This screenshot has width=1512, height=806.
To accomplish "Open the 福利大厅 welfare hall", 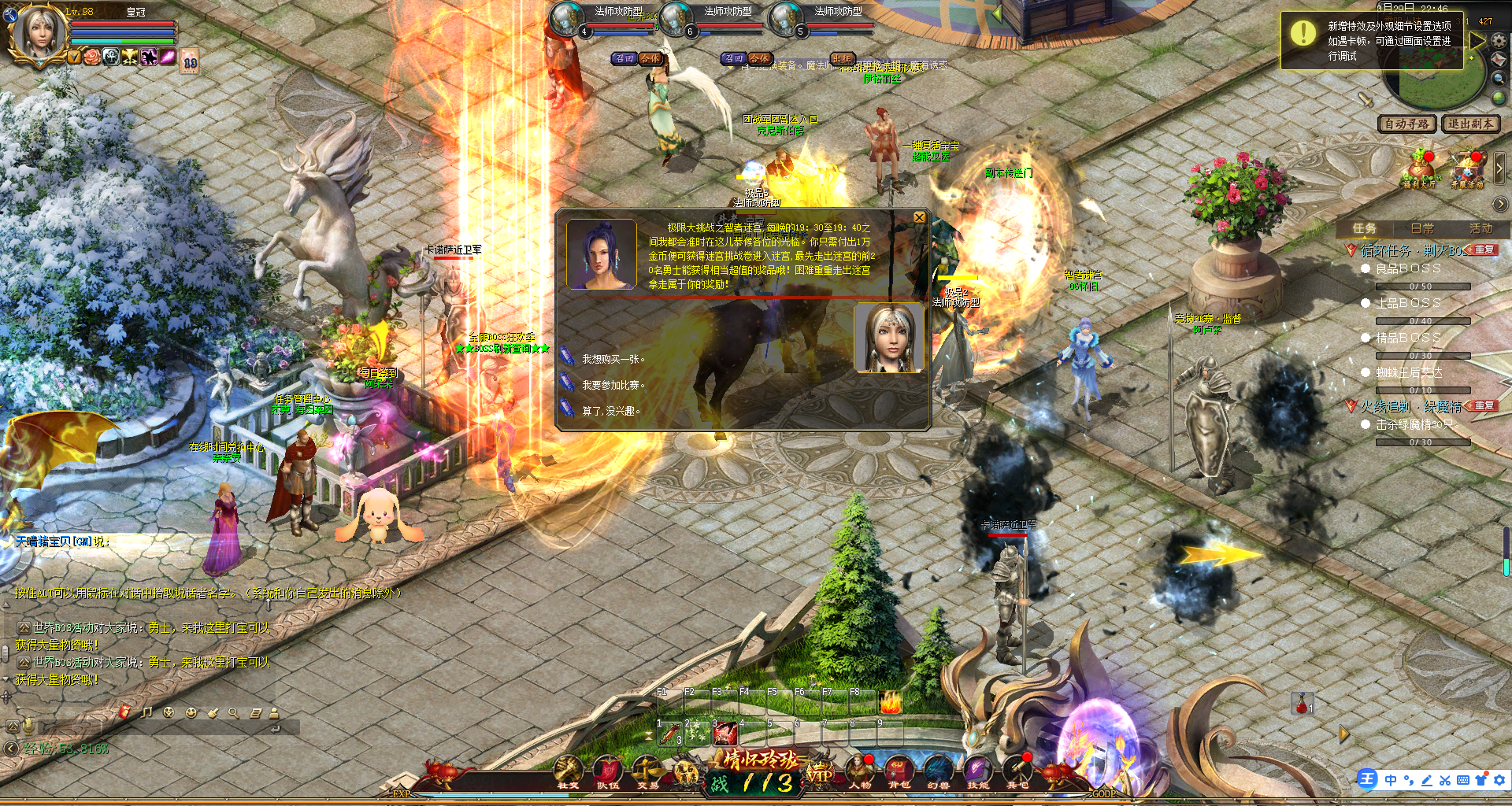I will pyautogui.click(x=1419, y=170).
